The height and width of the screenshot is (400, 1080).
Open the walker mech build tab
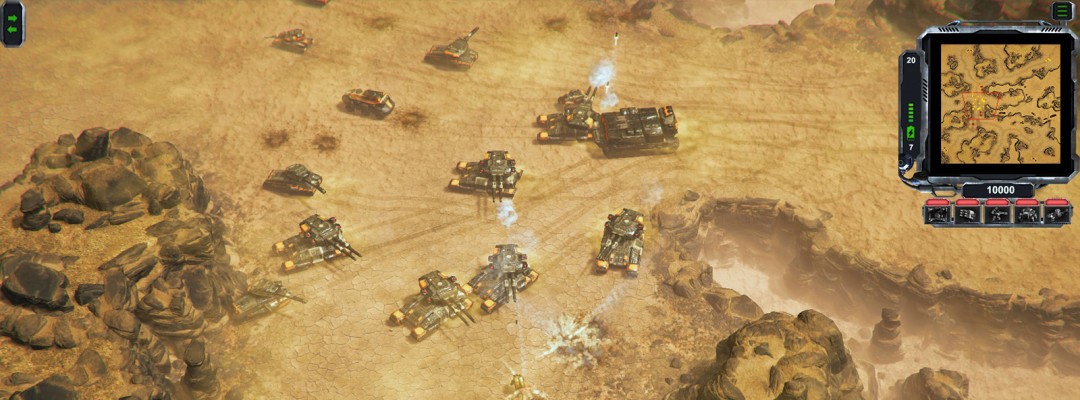point(1027,213)
